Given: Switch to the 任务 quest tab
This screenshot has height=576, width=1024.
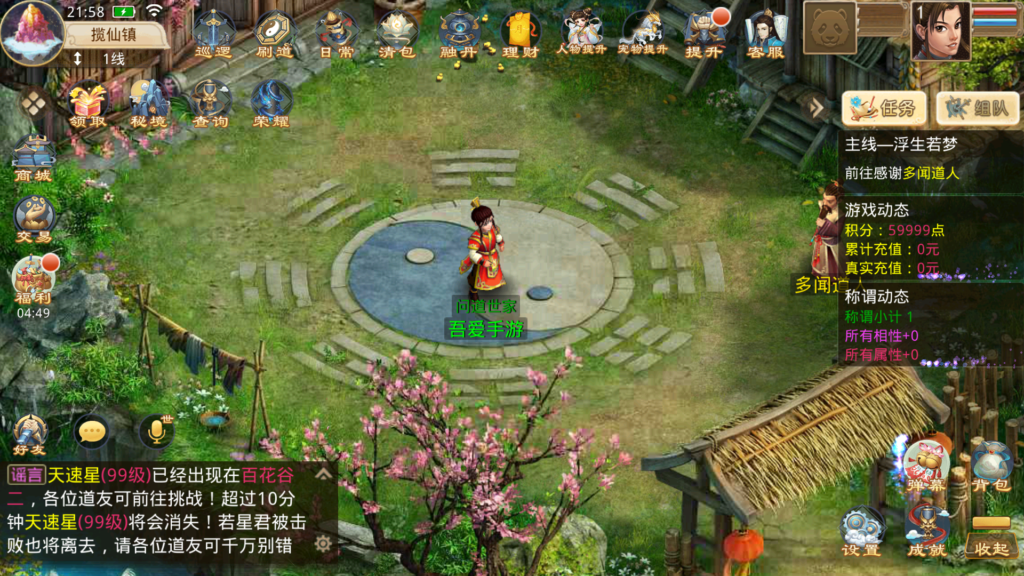Looking at the screenshot, I should (x=883, y=108).
